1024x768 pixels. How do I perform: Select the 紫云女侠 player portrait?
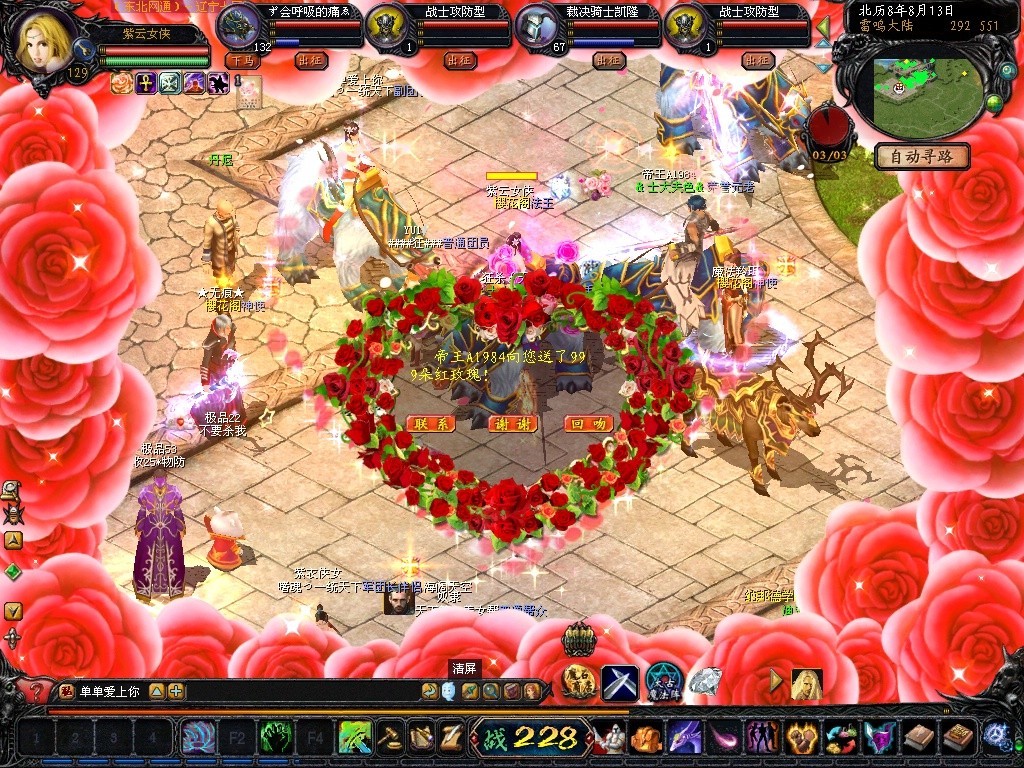pos(44,42)
